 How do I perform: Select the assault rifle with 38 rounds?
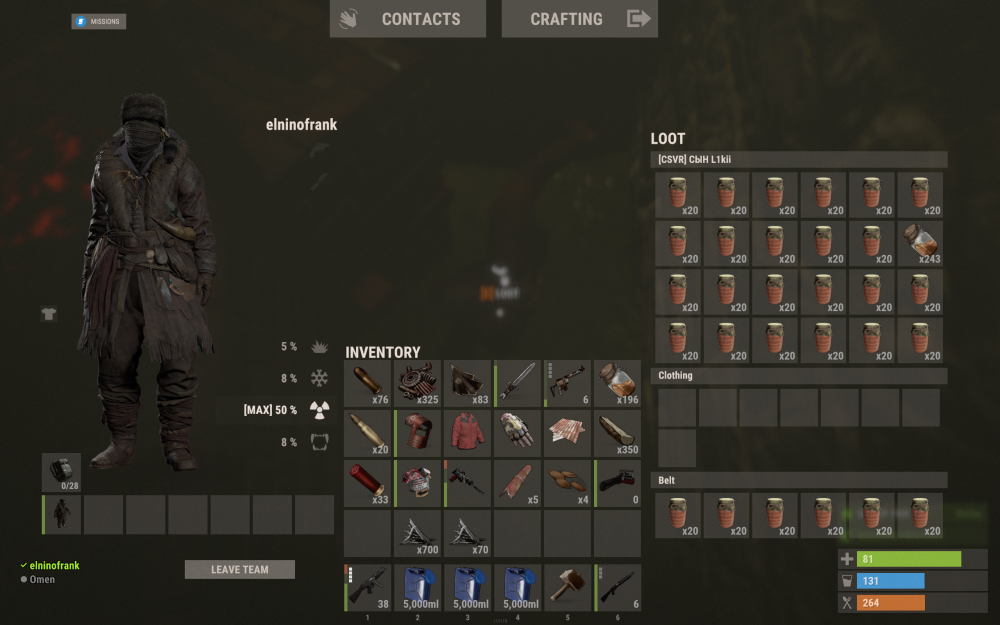click(x=368, y=588)
